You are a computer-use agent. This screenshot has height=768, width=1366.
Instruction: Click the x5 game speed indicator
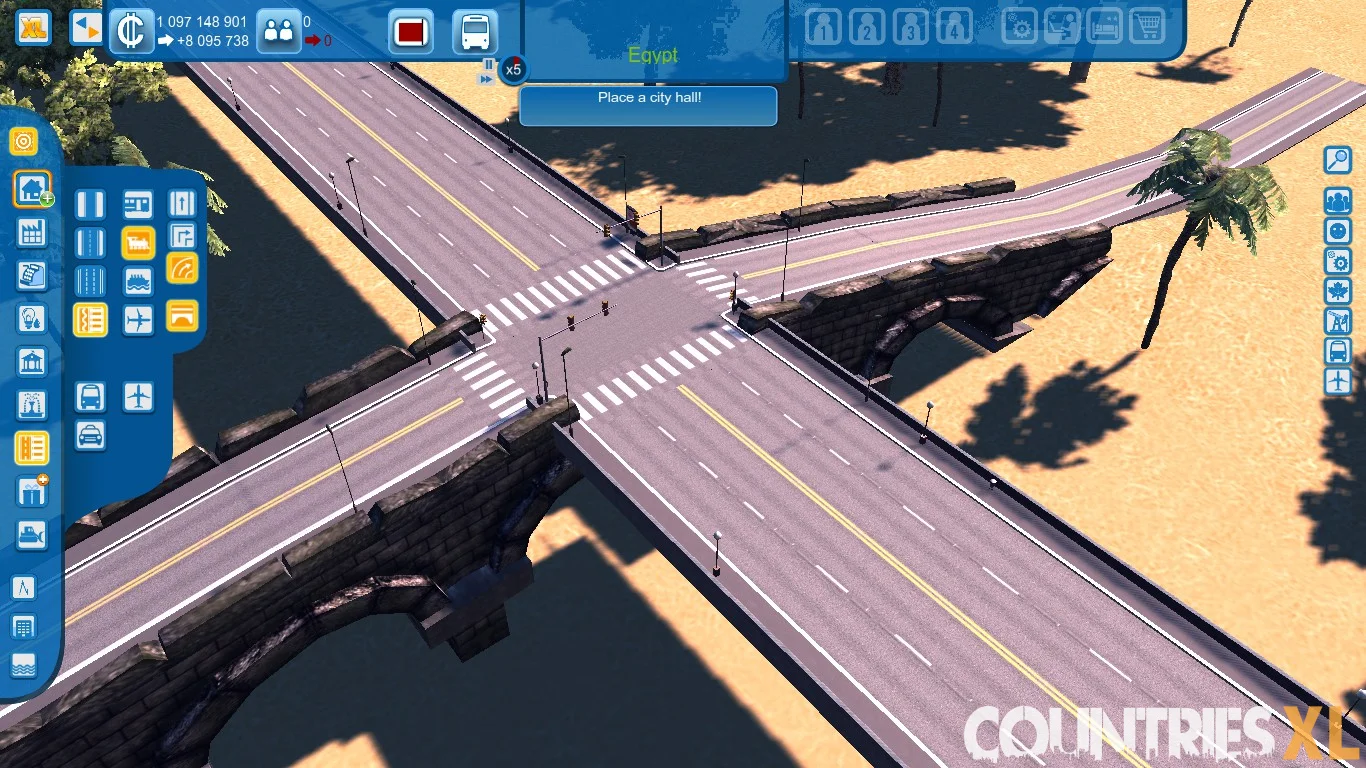click(513, 70)
